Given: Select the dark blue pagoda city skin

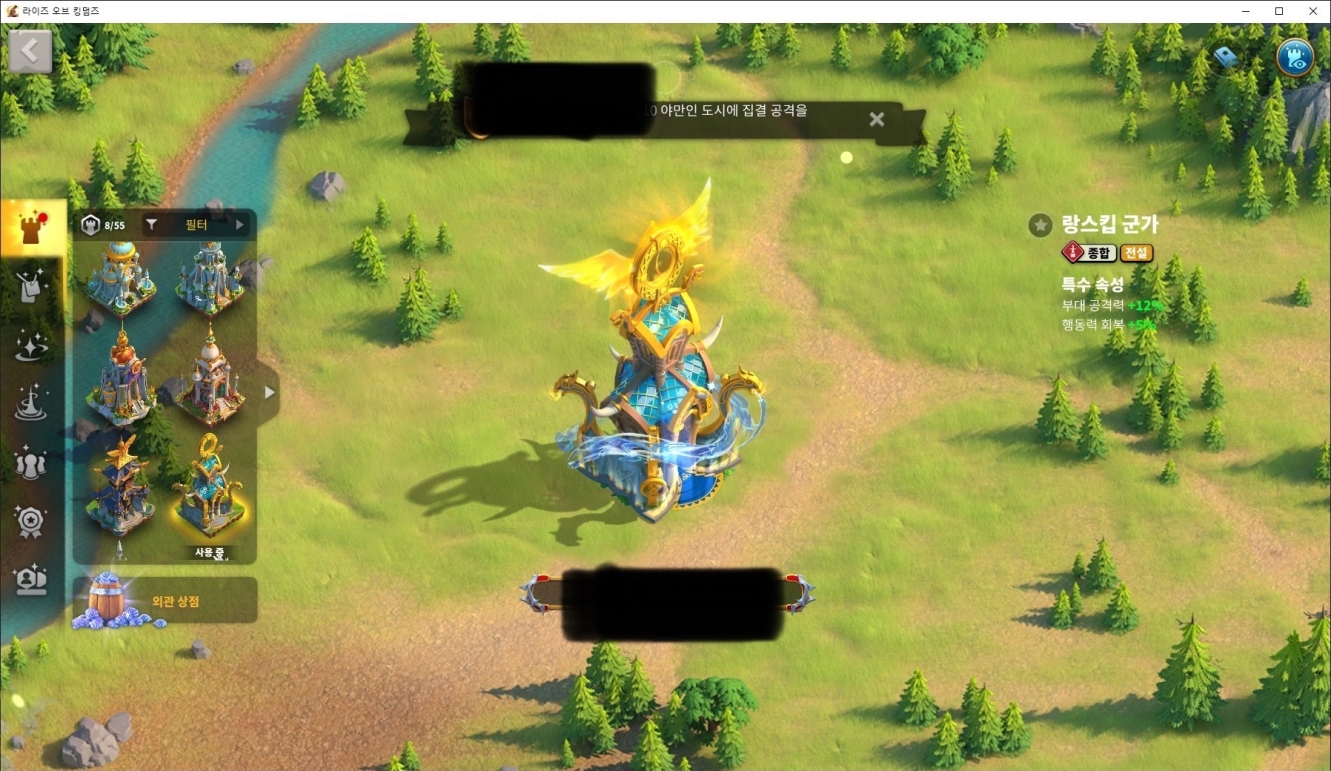Looking at the screenshot, I should tap(120, 486).
